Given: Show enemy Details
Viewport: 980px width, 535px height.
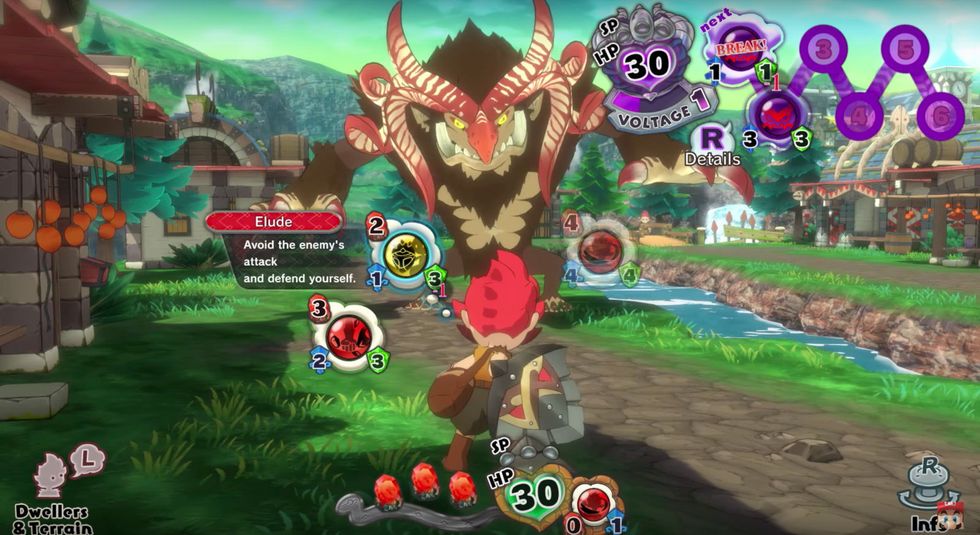Looking at the screenshot, I should (x=712, y=143).
